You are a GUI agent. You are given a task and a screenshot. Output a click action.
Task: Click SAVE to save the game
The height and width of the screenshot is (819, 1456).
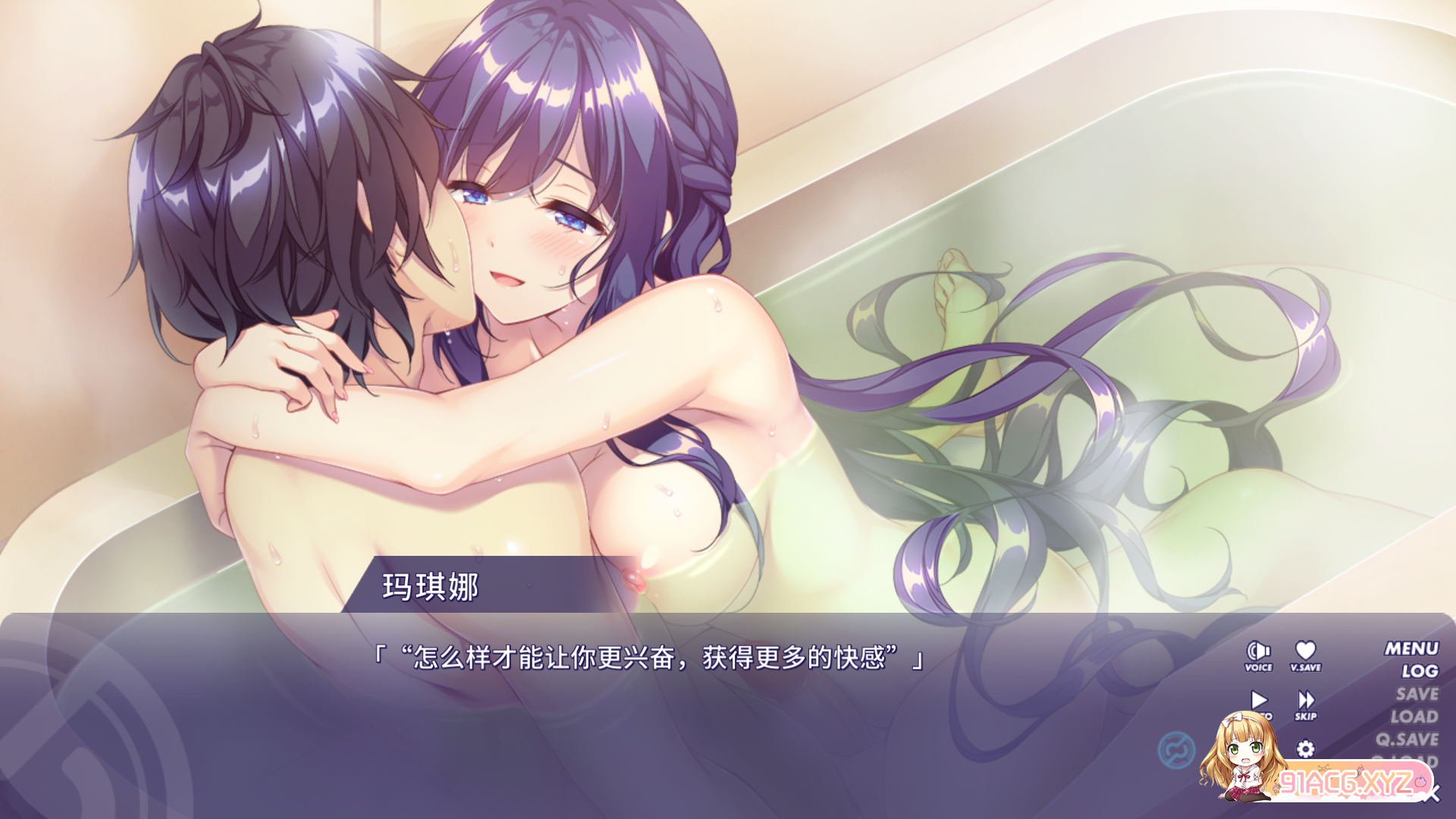pos(1417,694)
